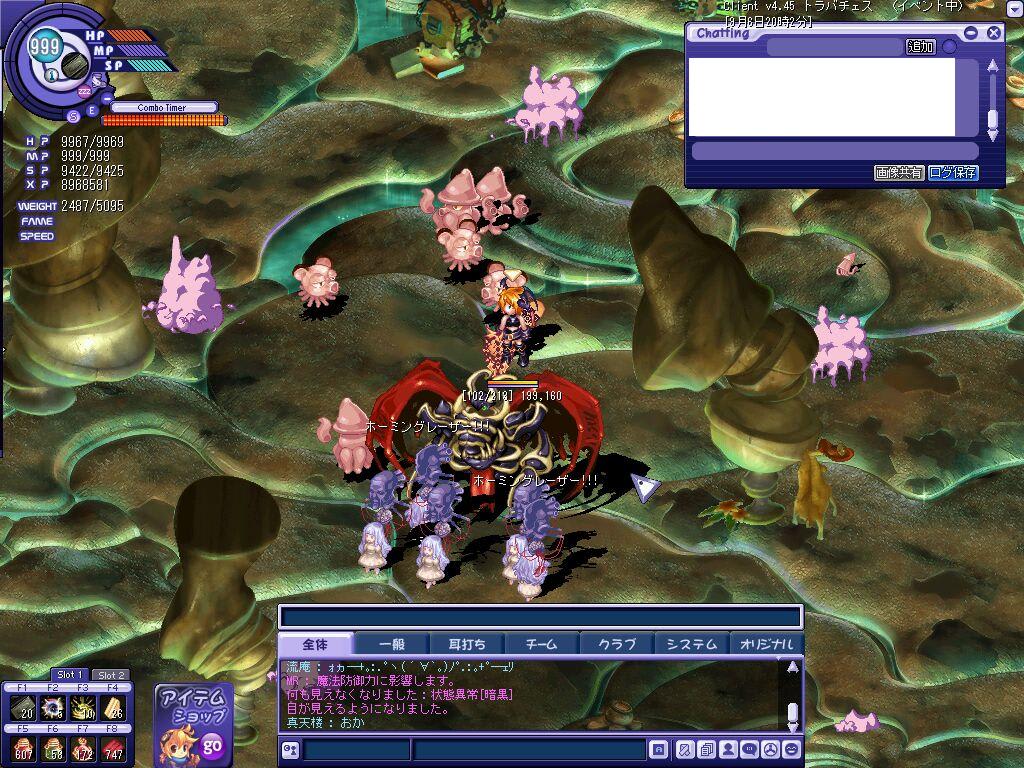Close the Chatting window
The height and width of the screenshot is (768, 1024).
(993, 33)
